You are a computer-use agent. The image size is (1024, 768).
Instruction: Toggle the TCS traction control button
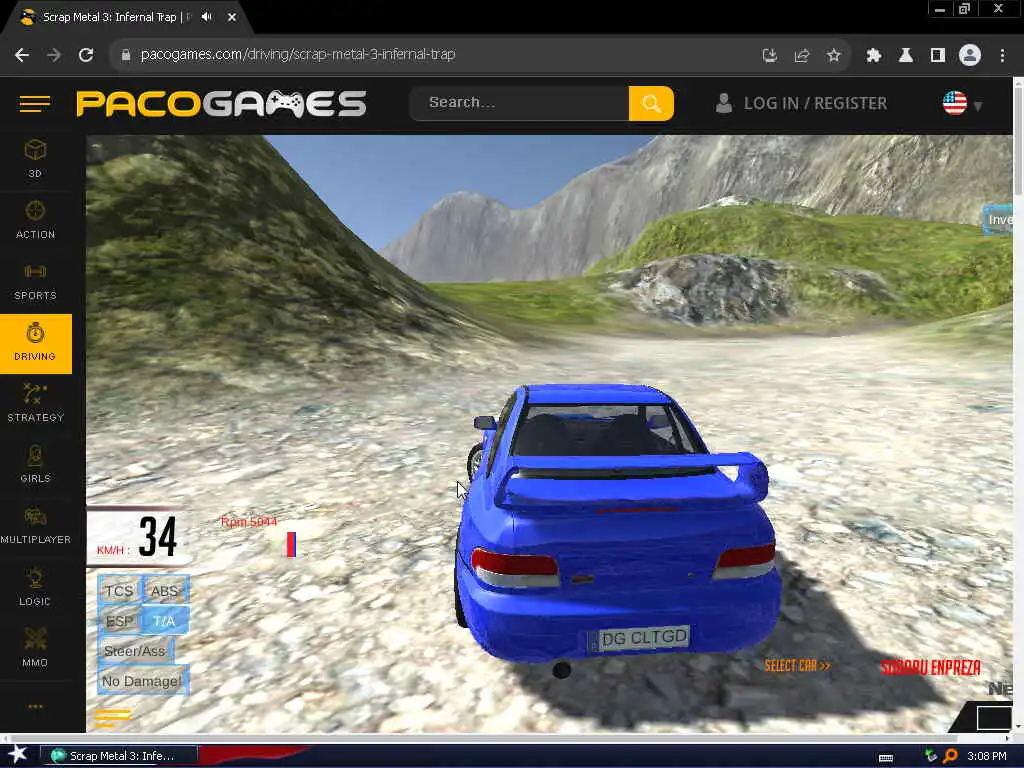coord(119,591)
